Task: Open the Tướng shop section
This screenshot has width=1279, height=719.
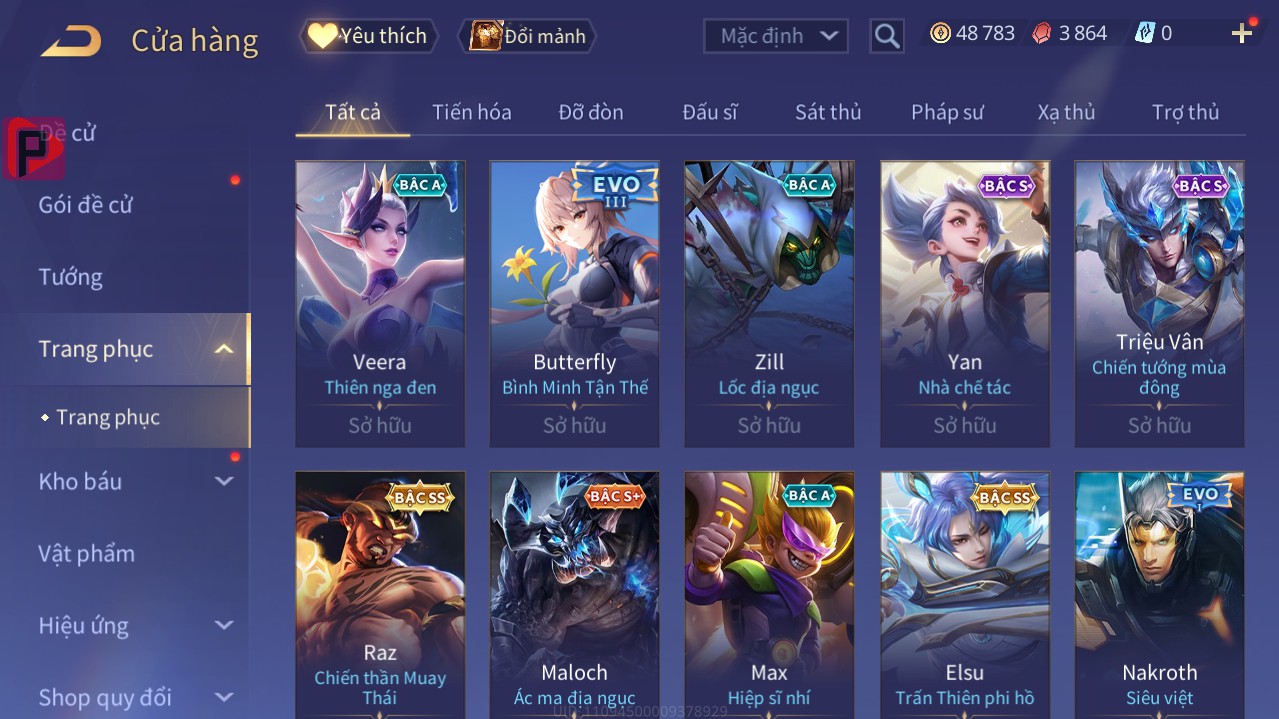Action: point(70,277)
